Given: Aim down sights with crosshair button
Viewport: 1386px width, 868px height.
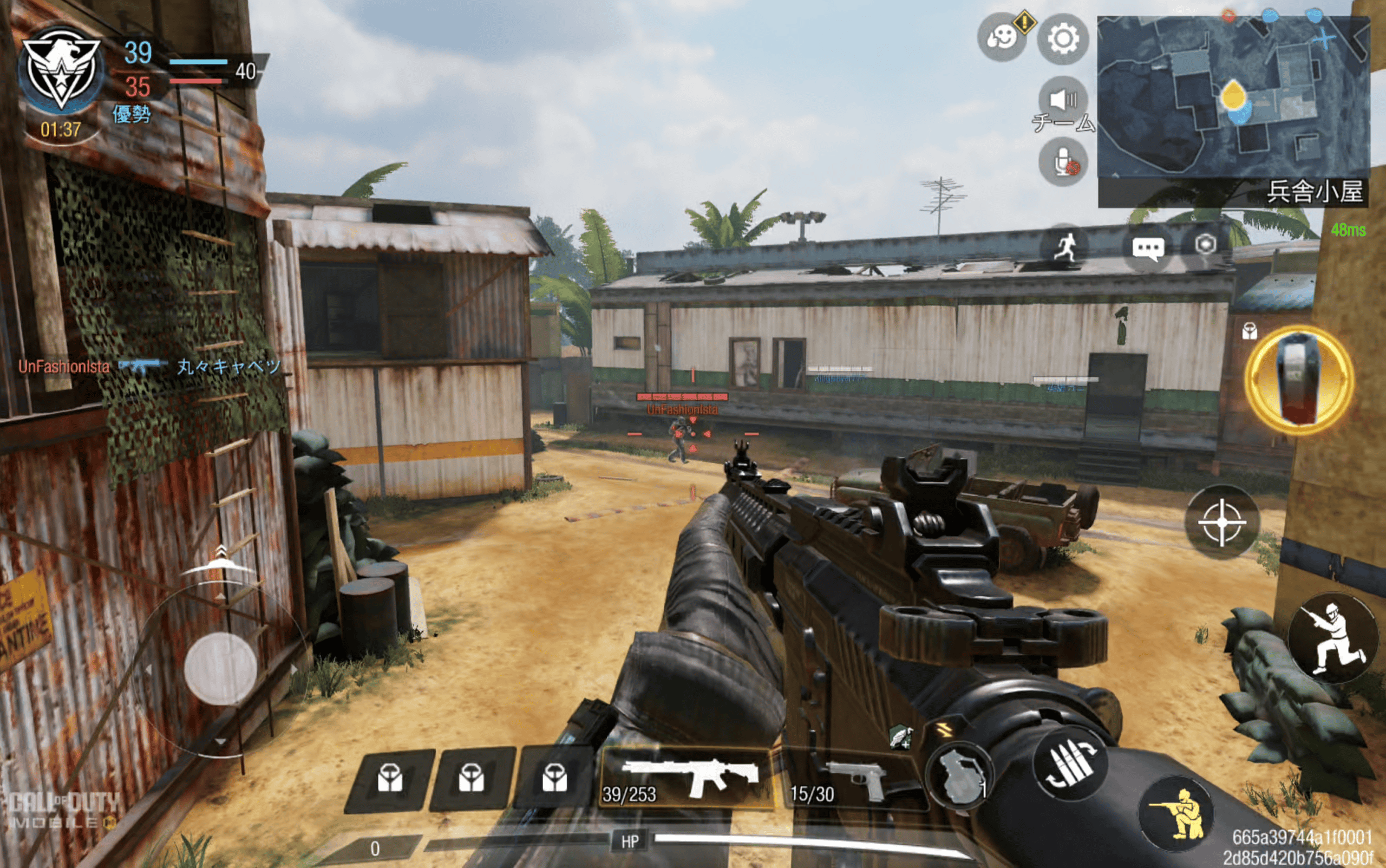Looking at the screenshot, I should (1222, 522).
